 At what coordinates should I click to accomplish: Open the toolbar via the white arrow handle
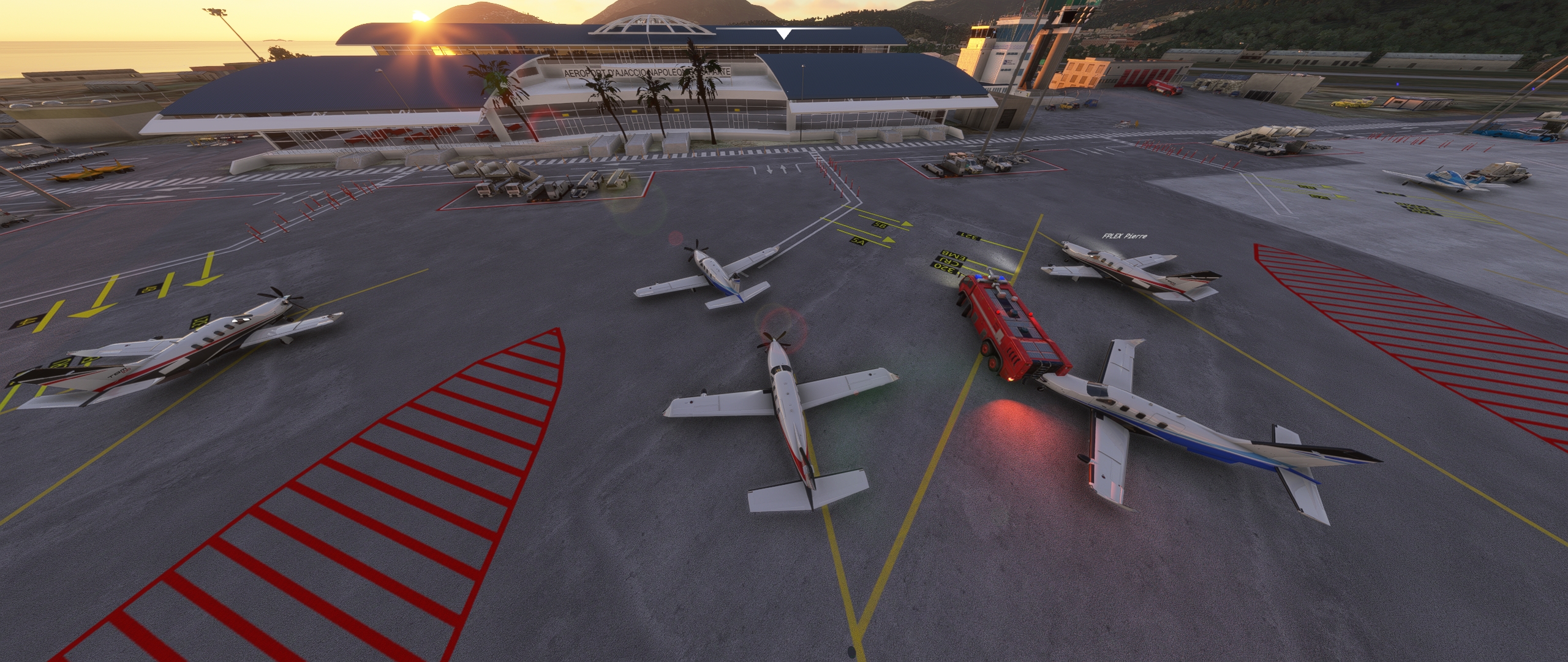coord(783,33)
